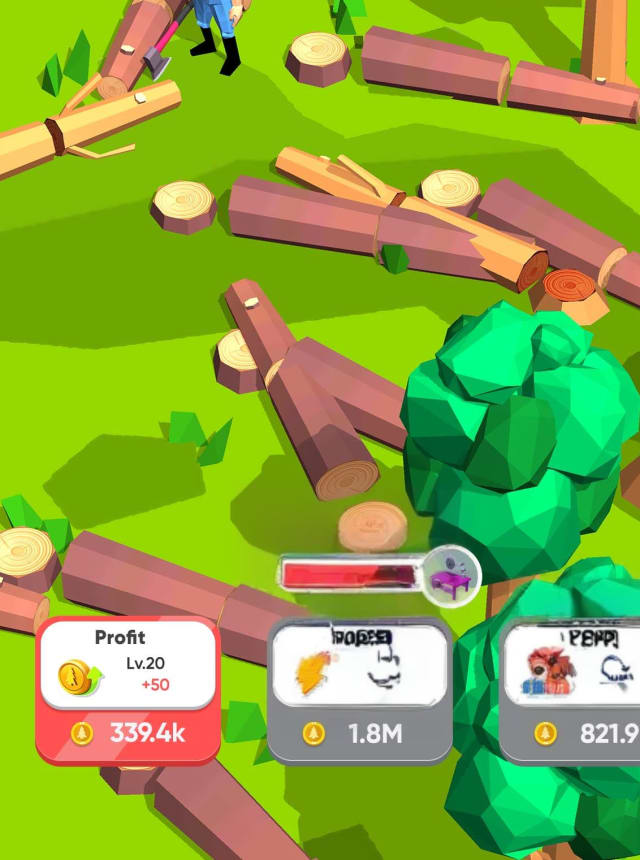Buy the Profit upgrade for 339.4k
The image size is (640, 860).
[x=128, y=732]
